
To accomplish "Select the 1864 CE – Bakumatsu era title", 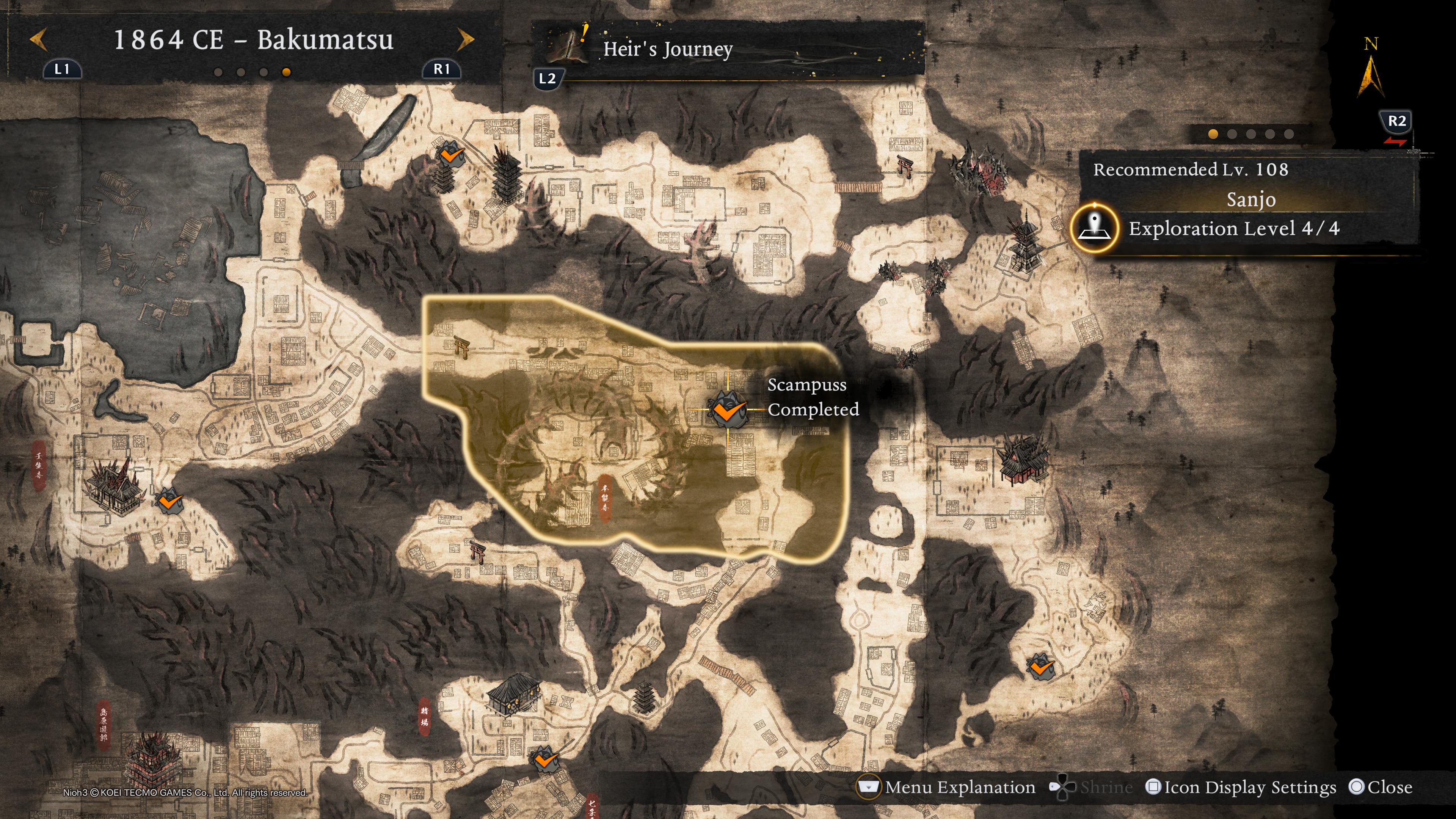I will click(x=253, y=39).
